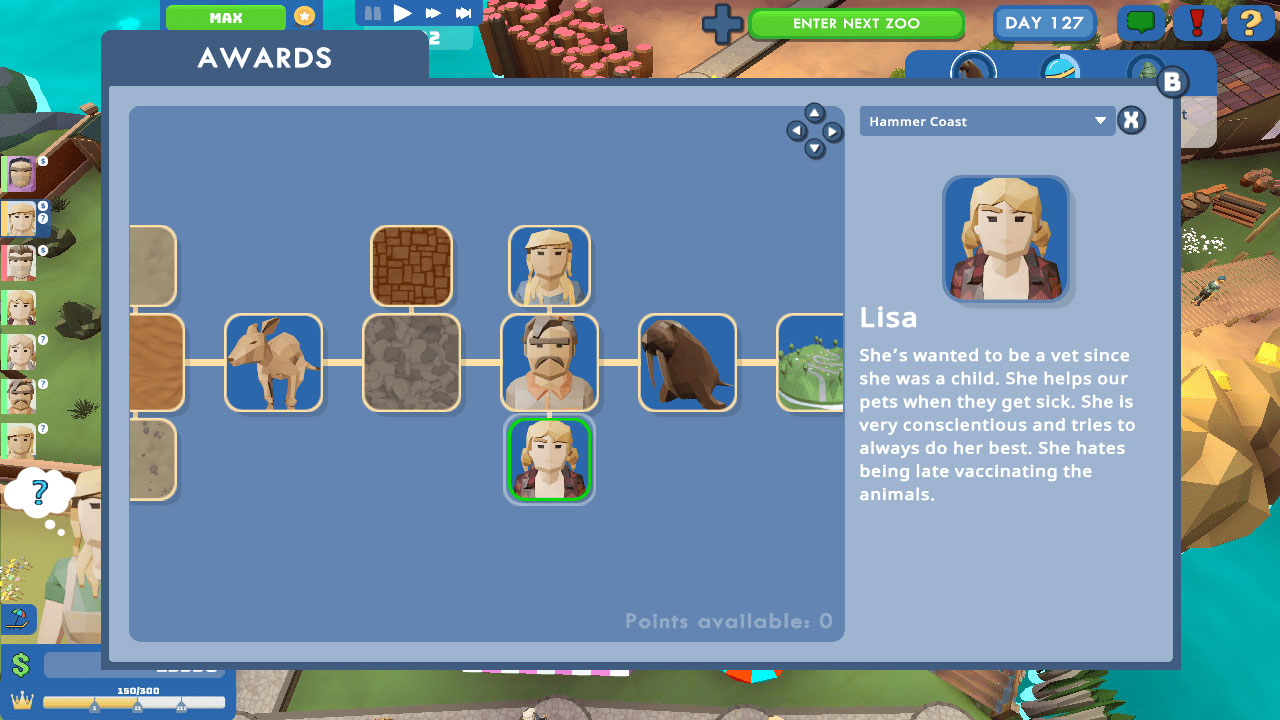Select the walrus award node

[x=687, y=363]
